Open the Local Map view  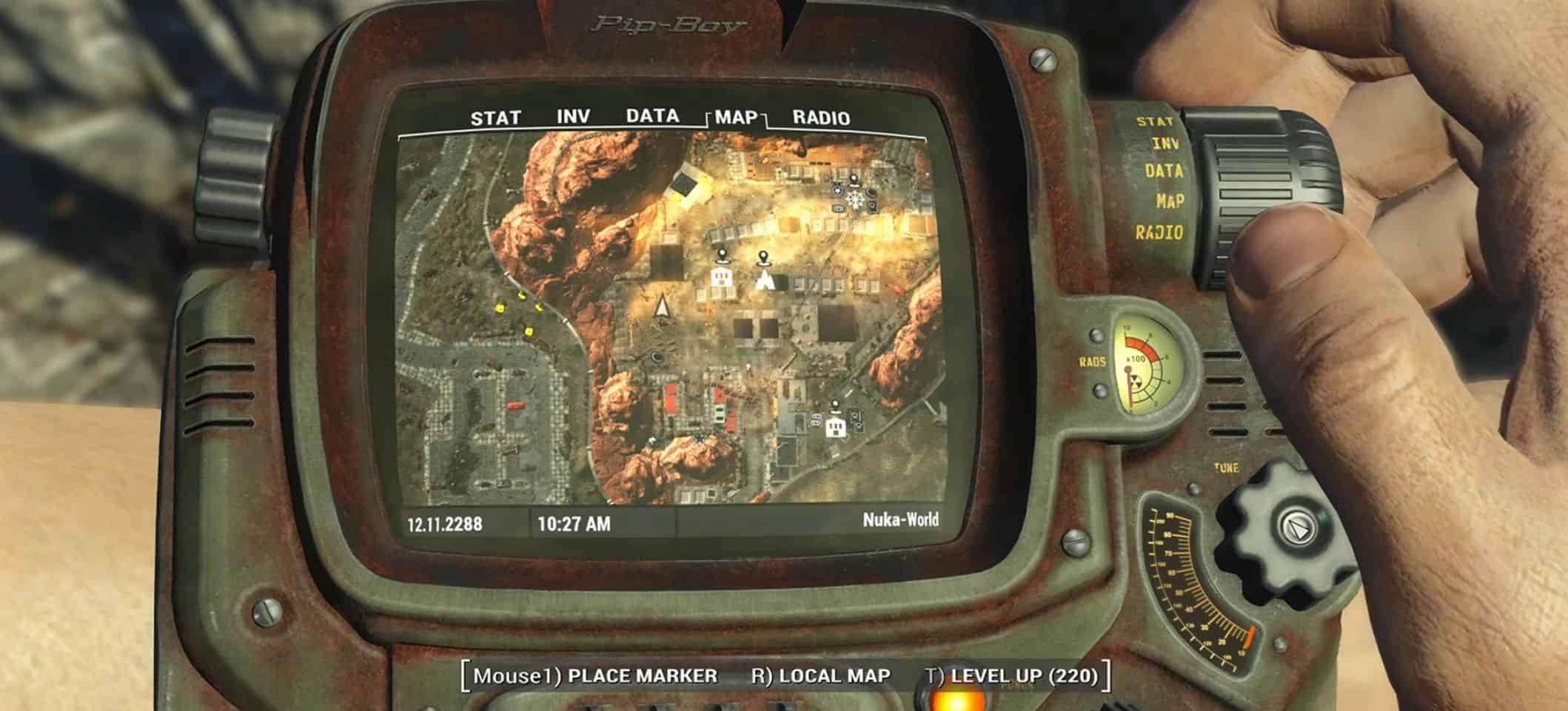(x=820, y=675)
